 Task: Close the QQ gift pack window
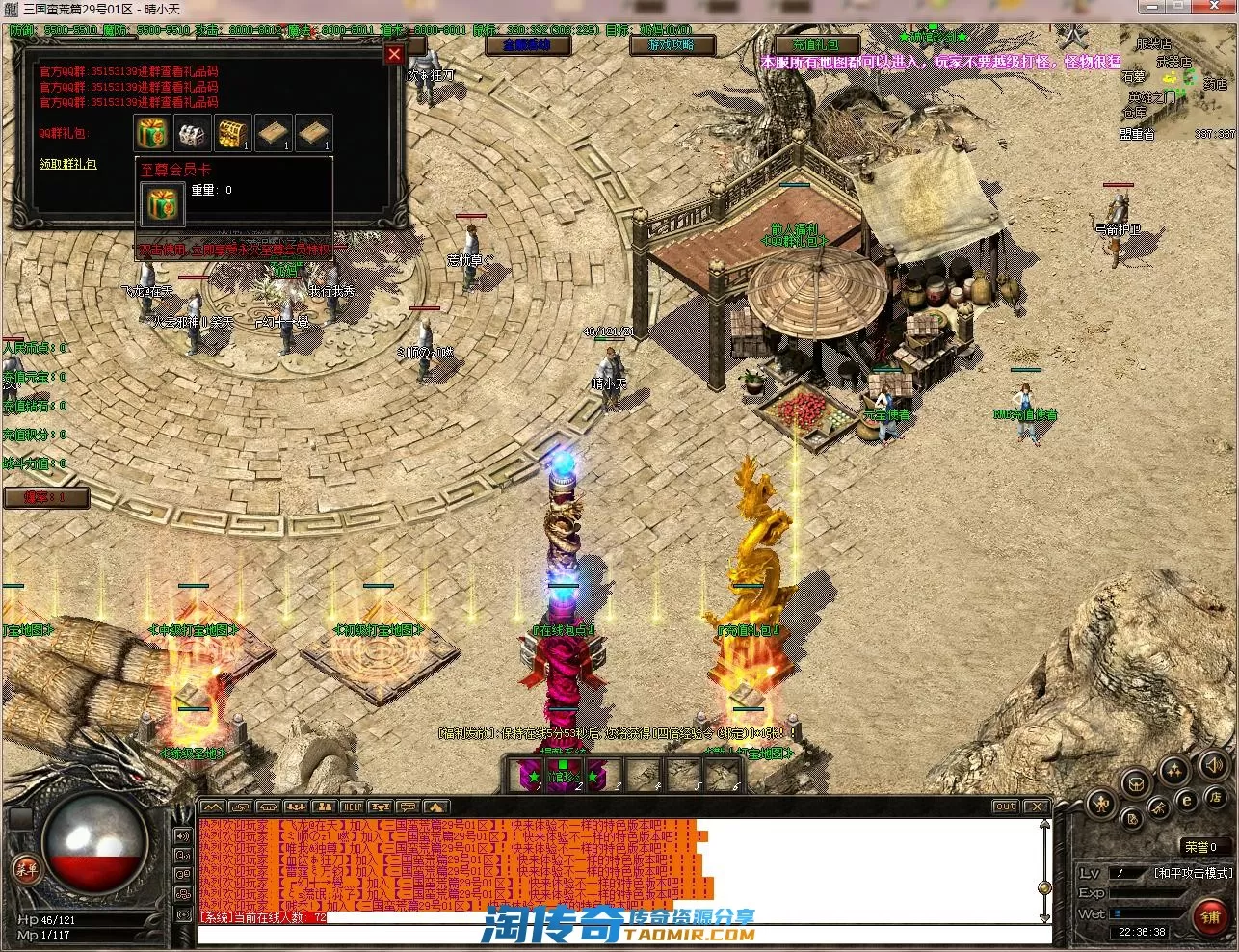tap(394, 55)
